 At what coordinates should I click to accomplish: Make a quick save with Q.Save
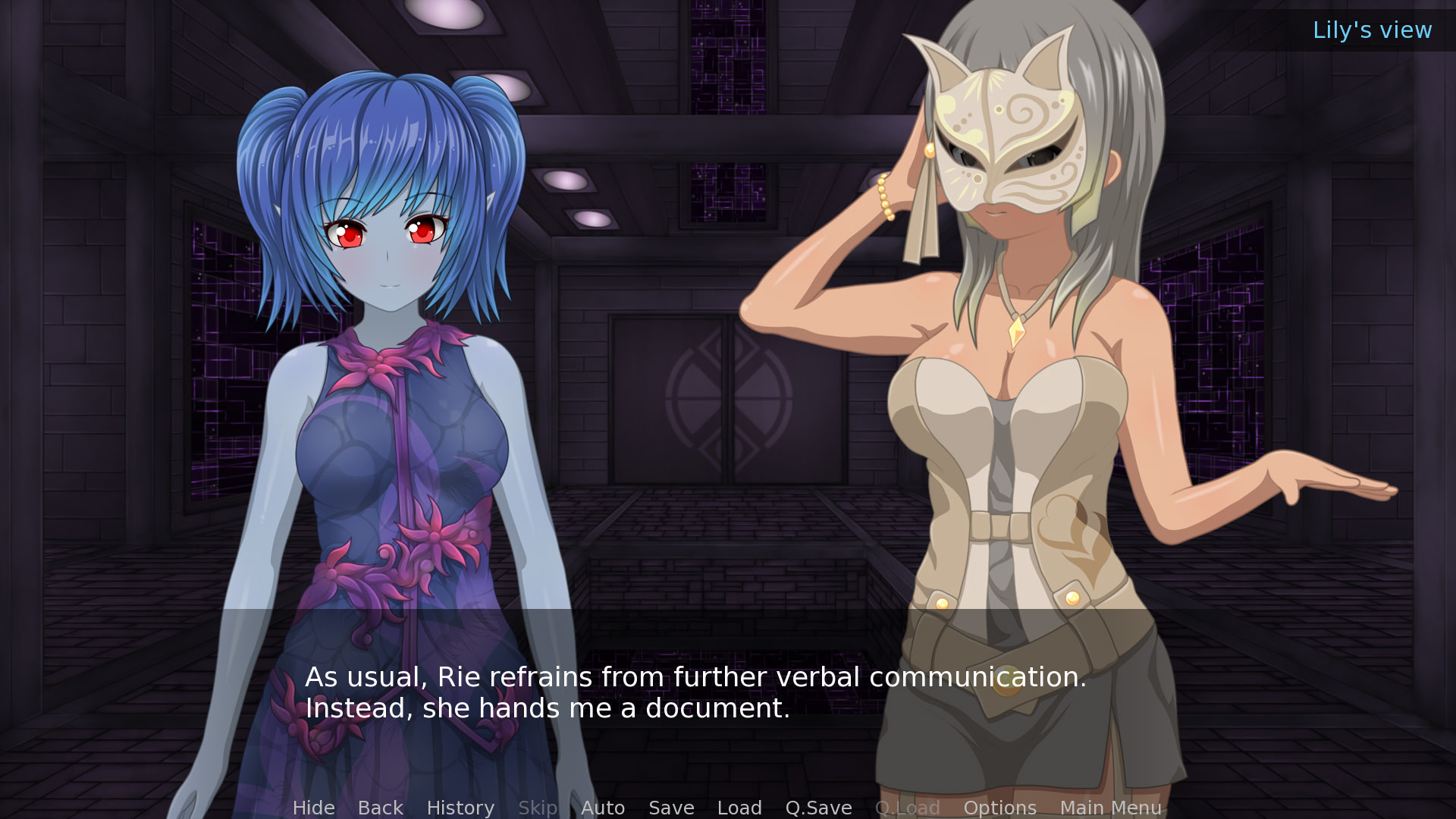coord(818,808)
